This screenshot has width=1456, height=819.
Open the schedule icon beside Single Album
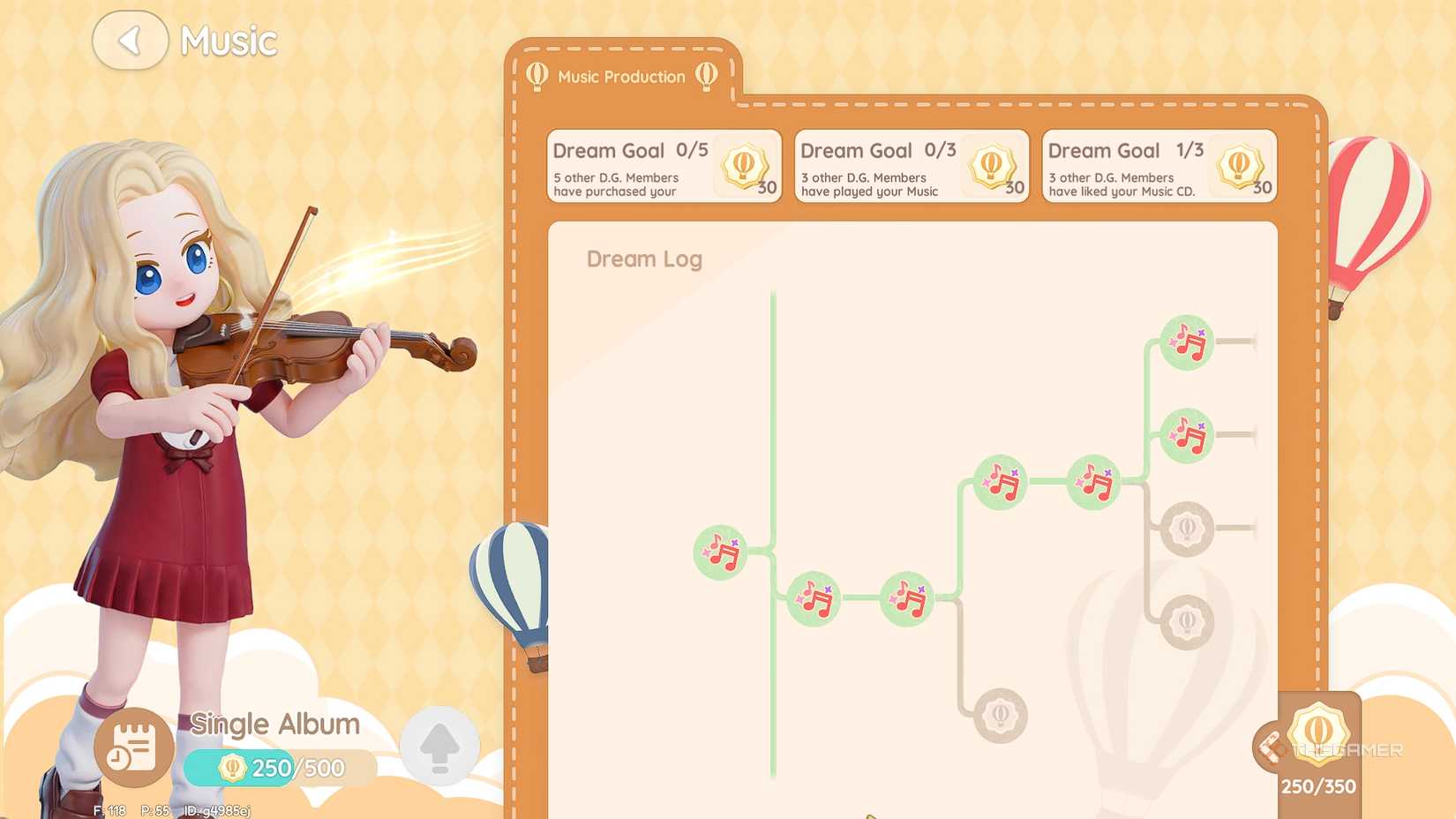(131, 748)
